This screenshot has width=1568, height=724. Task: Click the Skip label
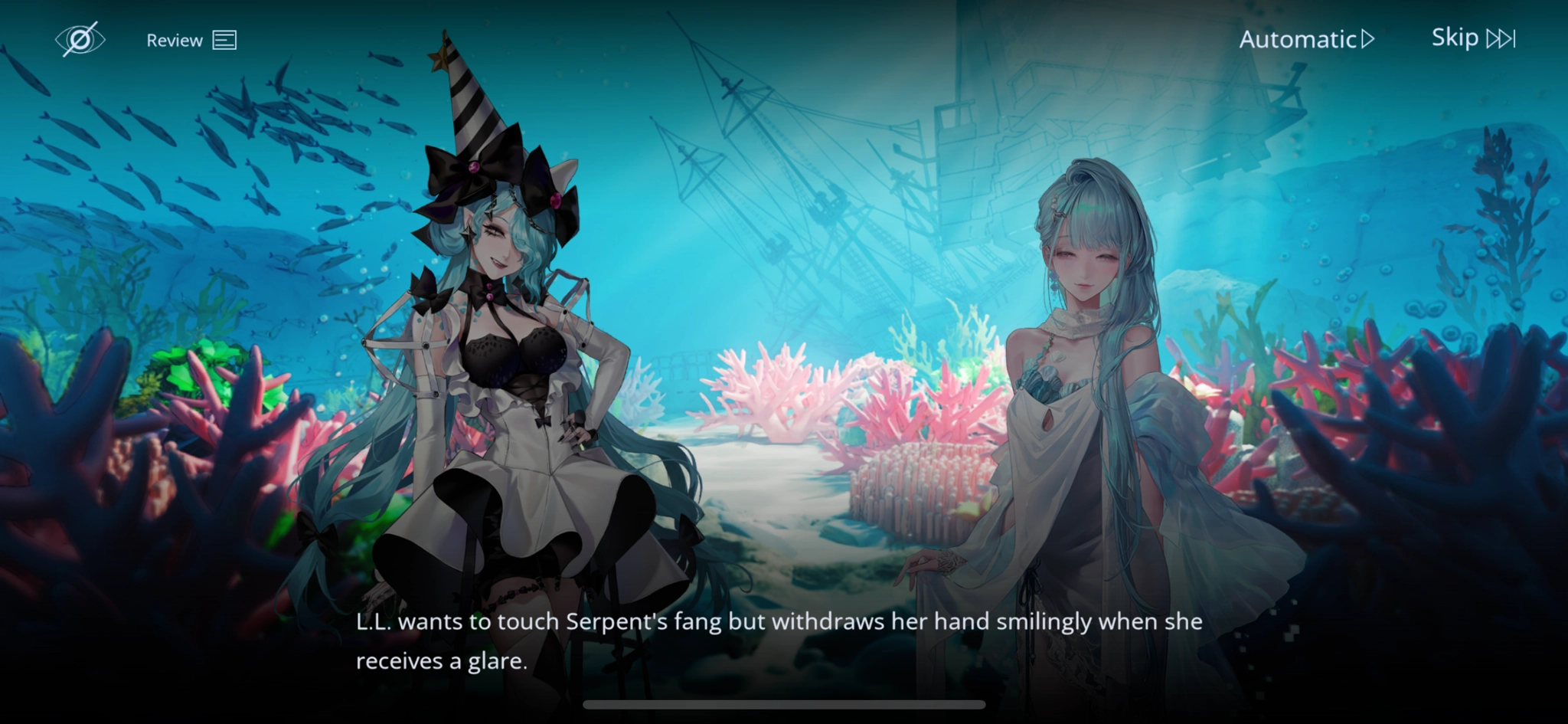click(x=1455, y=37)
